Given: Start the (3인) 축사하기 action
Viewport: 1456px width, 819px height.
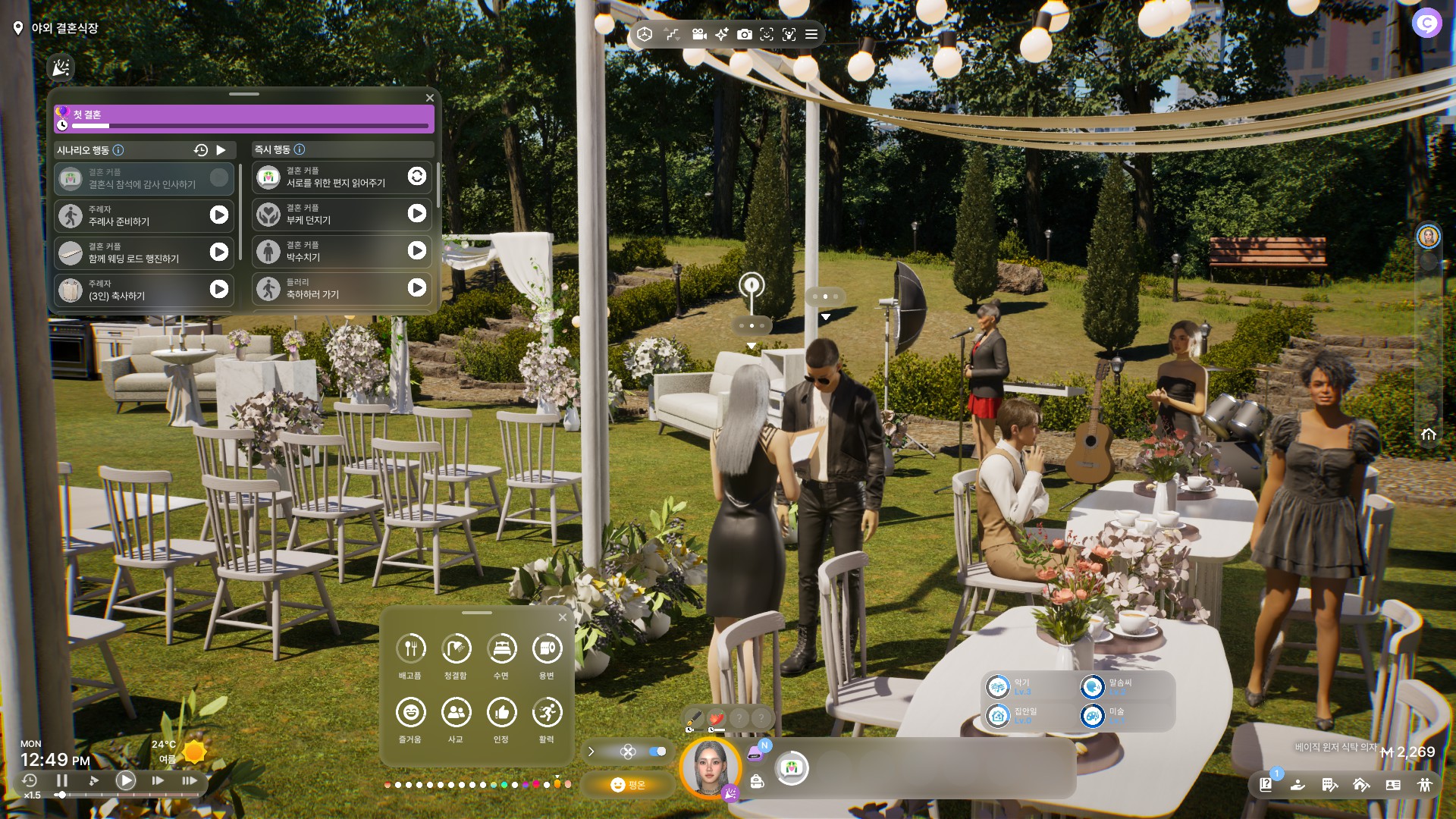Looking at the screenshot, I should (218, 289).
